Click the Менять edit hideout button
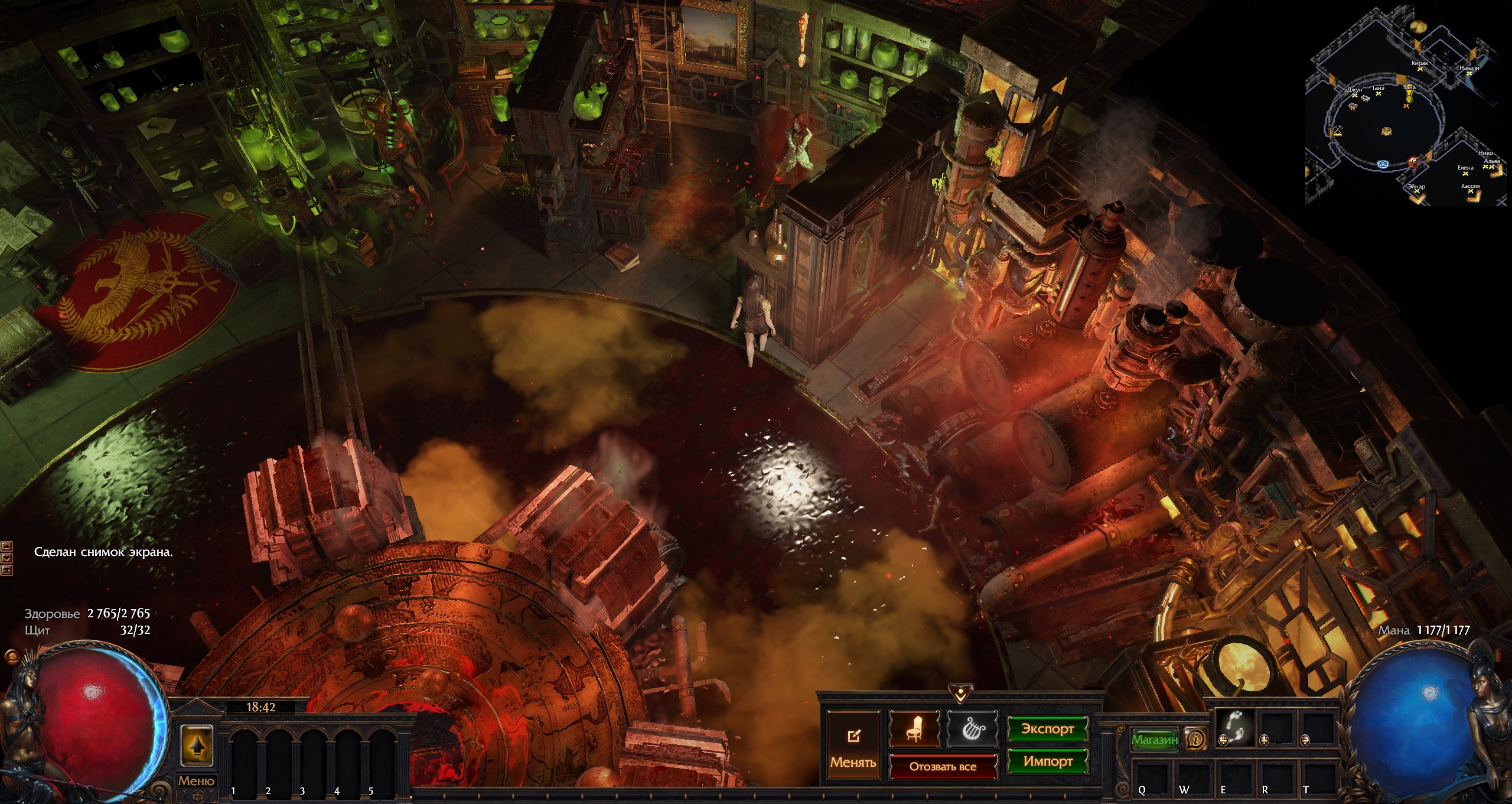This screenshot has height=804, width=1512. pos(853,747)
